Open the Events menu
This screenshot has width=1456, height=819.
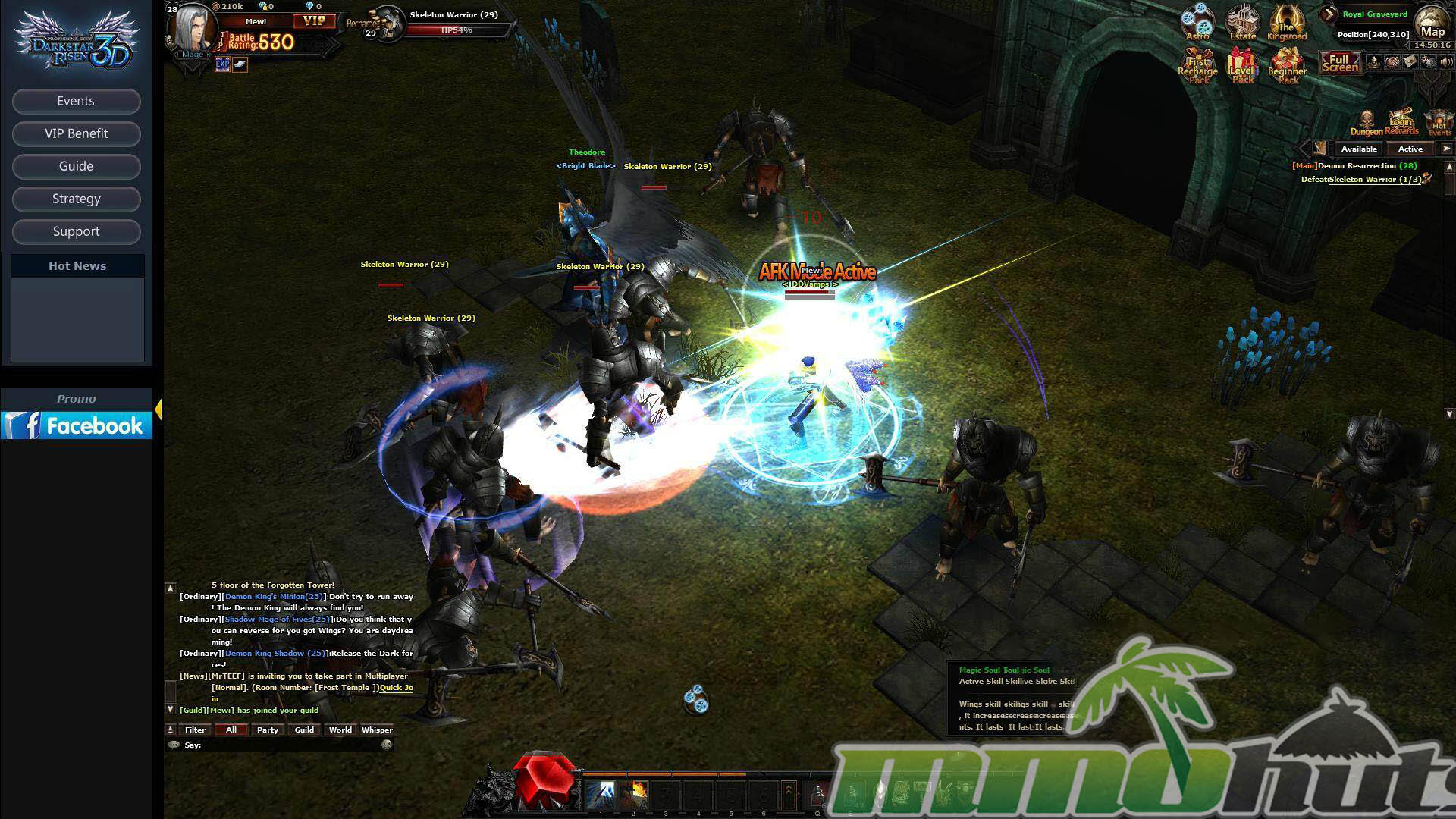point(76,102)
